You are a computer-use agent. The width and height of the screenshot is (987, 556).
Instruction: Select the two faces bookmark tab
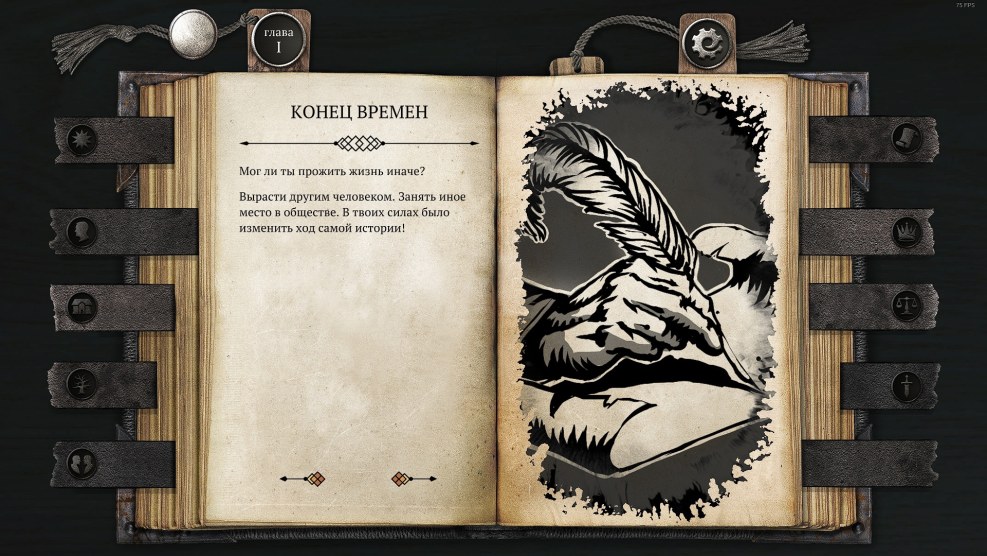pos(82,463)
